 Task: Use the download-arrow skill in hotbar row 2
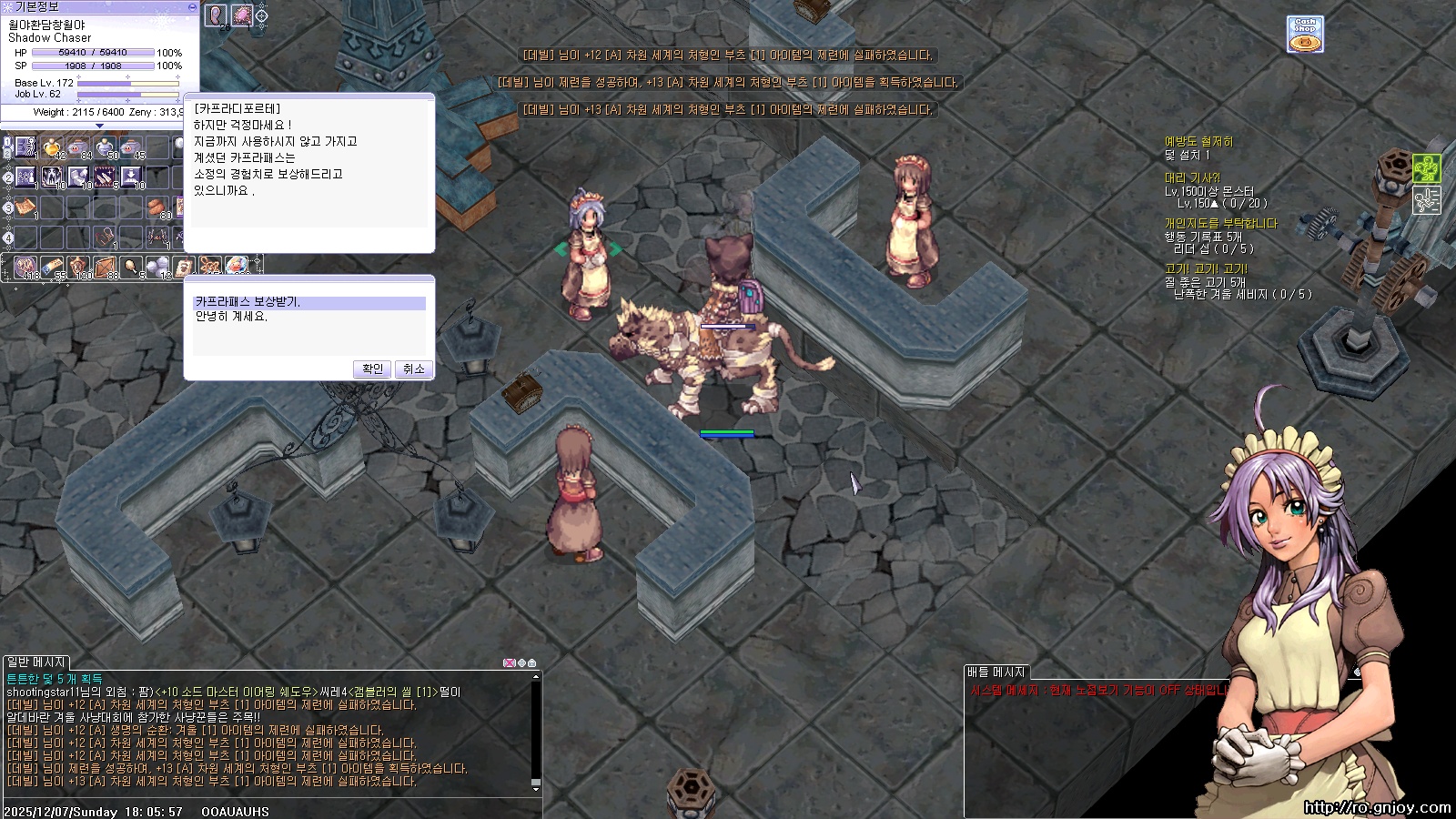[x=132, y=177]
